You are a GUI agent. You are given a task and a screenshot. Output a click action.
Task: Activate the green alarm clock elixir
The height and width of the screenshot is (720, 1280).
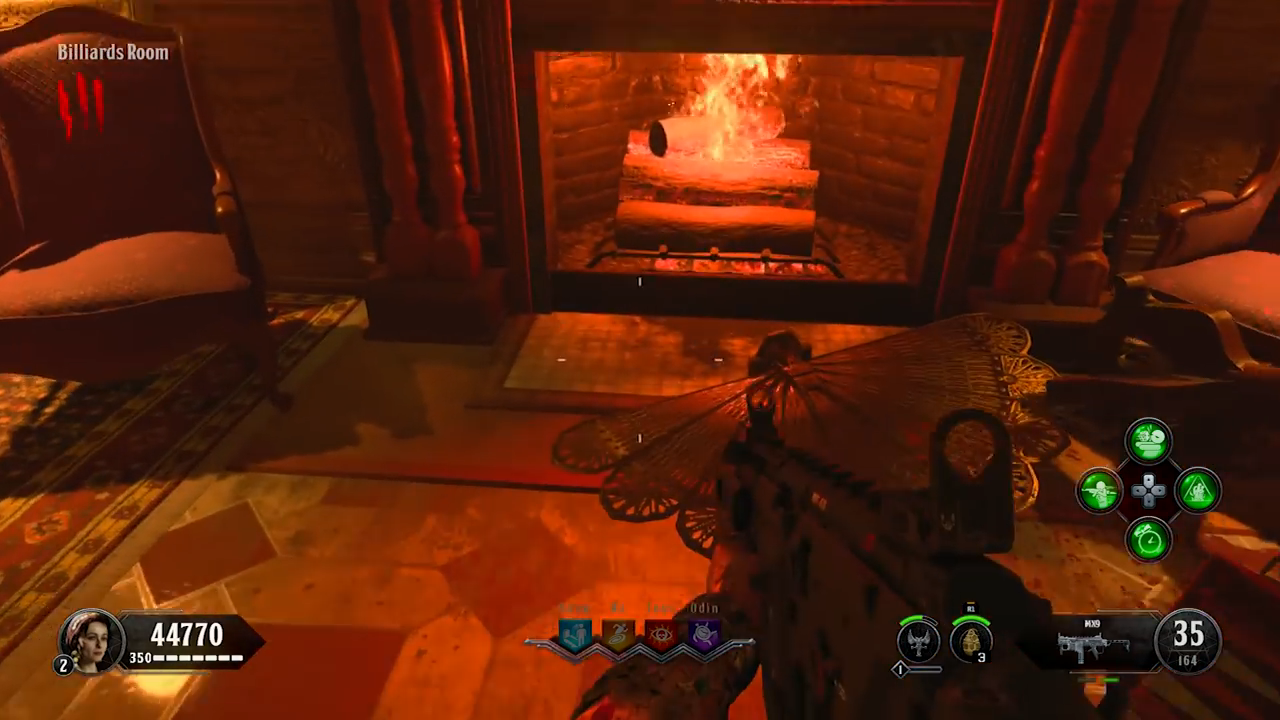tap(1149, 541)
